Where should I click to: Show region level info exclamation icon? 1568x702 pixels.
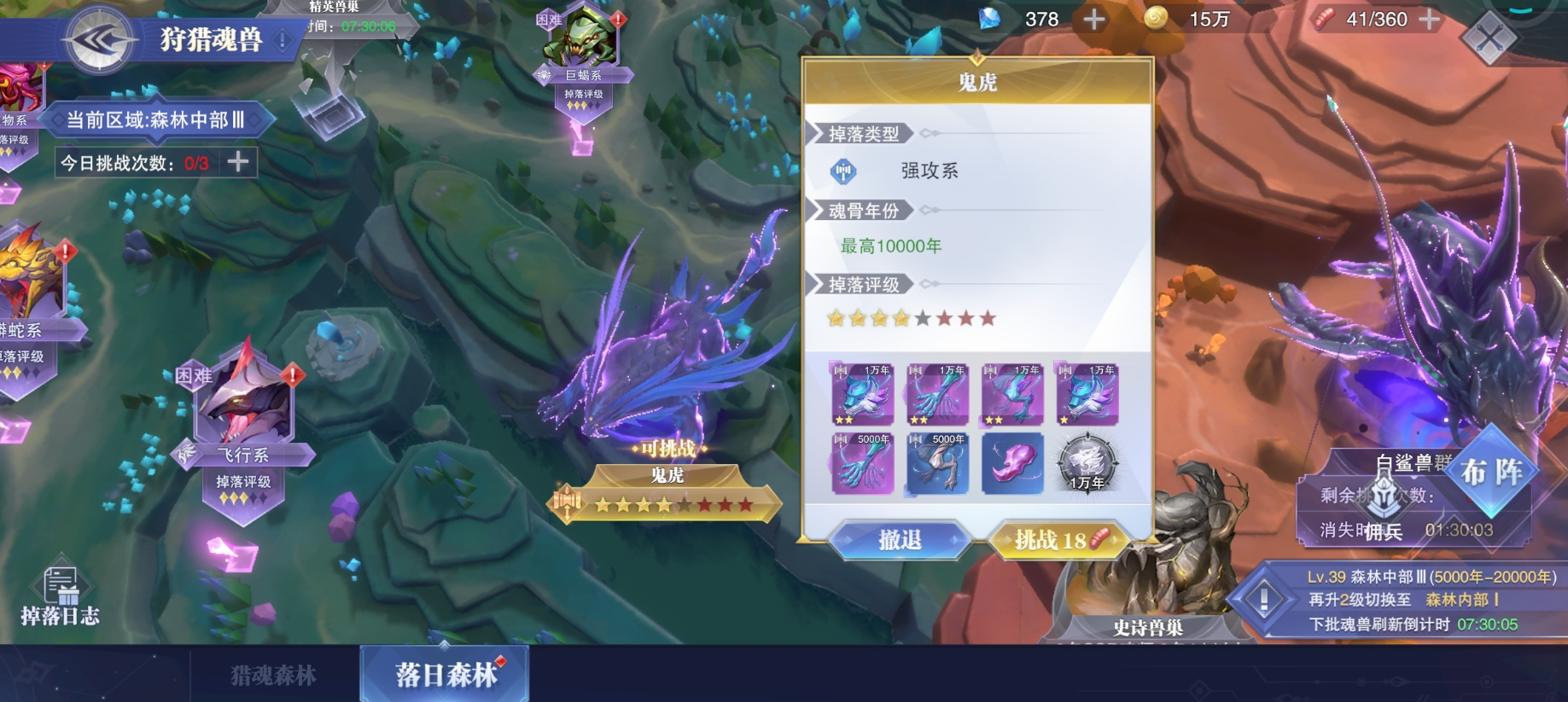(x=1263, y=600)
